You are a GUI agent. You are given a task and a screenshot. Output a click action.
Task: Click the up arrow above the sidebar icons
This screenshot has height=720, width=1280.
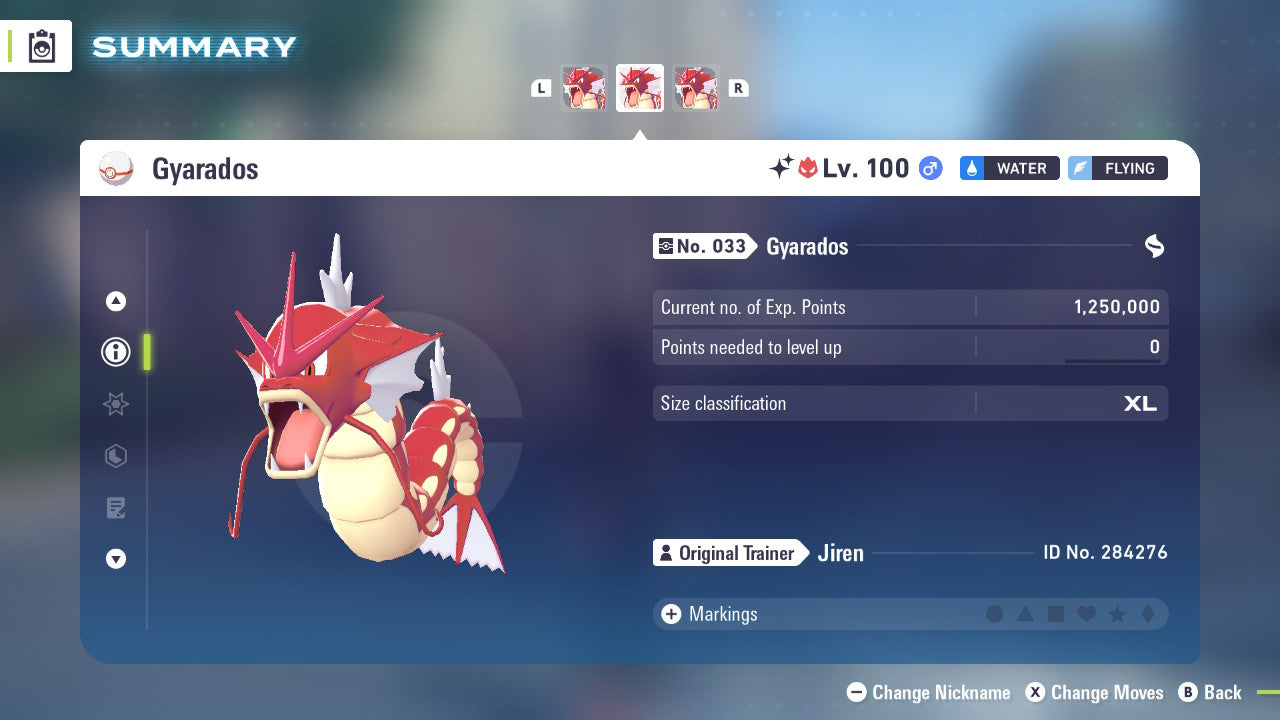(x=115, y=300)
